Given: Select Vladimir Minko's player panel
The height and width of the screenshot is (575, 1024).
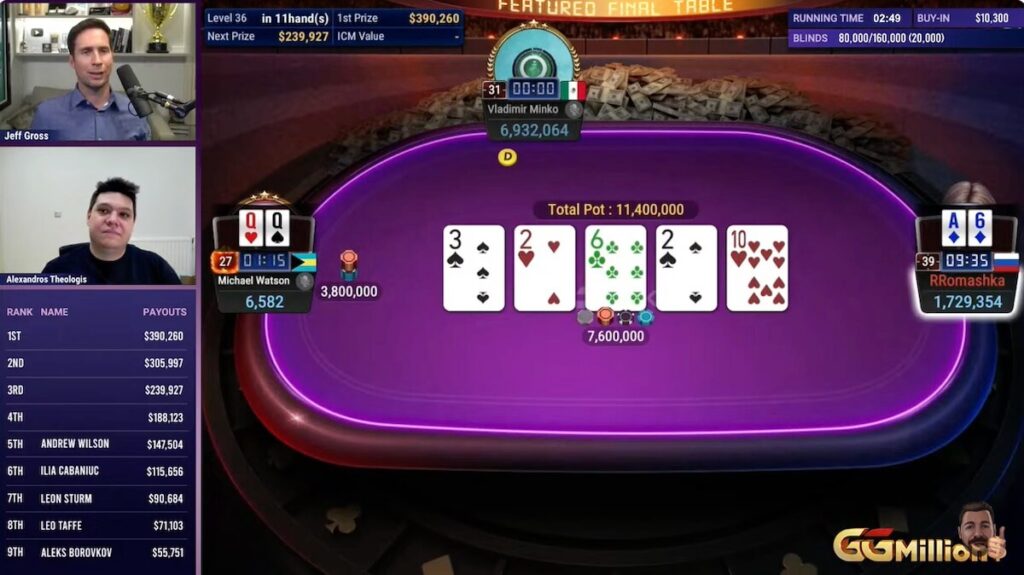Looking at the screenshot, I should click(534, 120).
